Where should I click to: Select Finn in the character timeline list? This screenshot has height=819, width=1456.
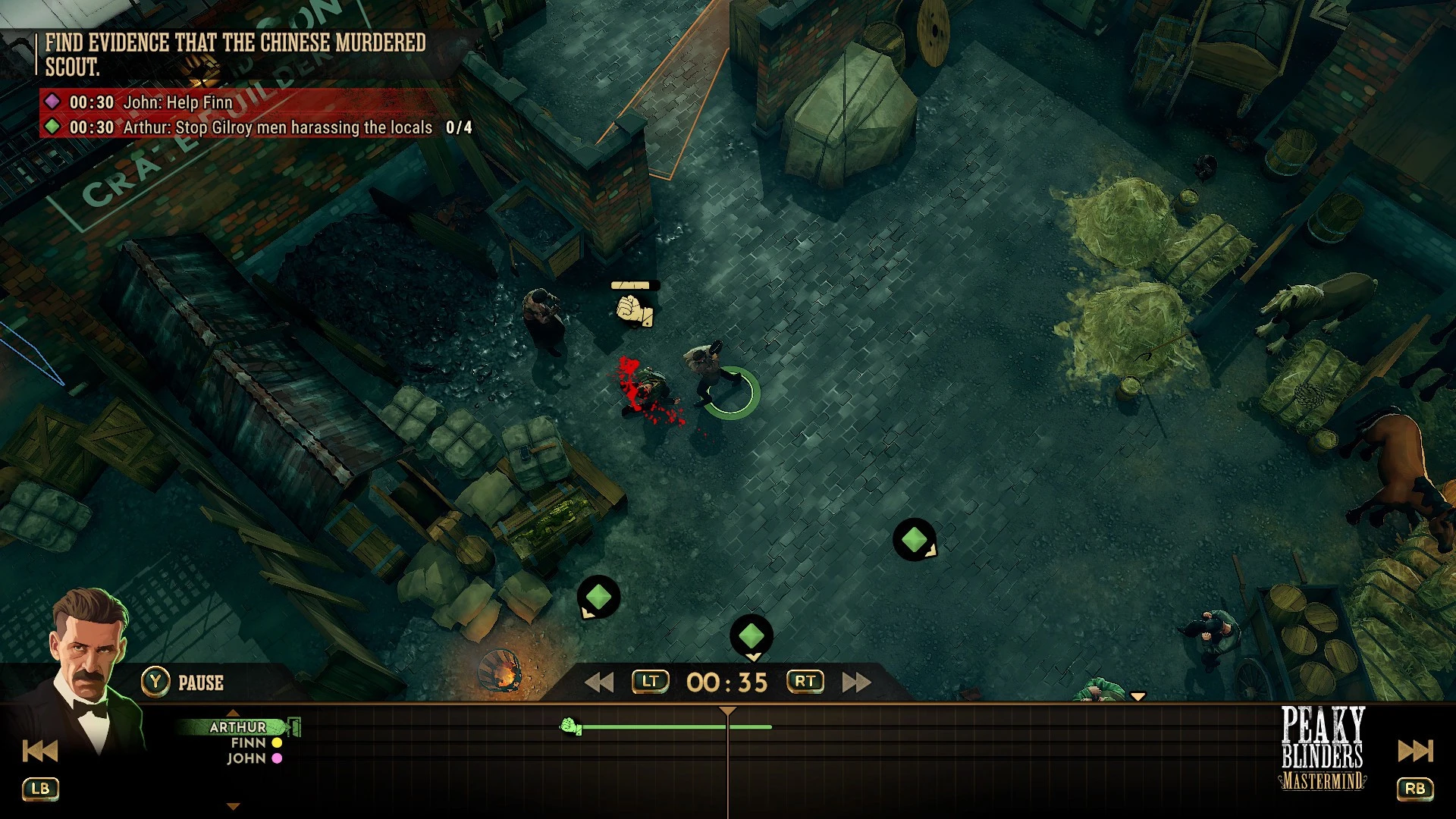point(249,743)
